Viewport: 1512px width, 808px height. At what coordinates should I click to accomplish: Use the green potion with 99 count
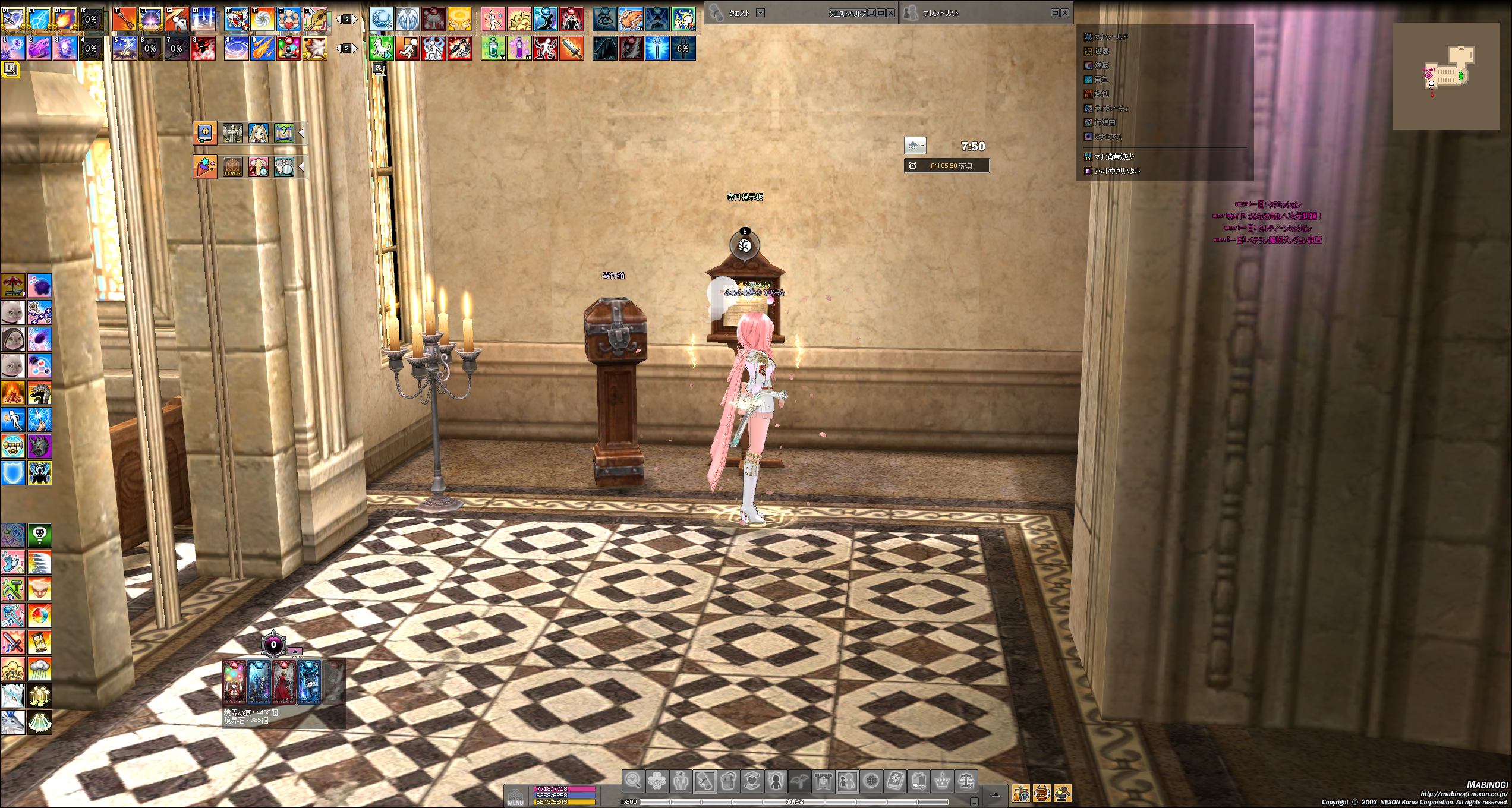pos(493,48)
